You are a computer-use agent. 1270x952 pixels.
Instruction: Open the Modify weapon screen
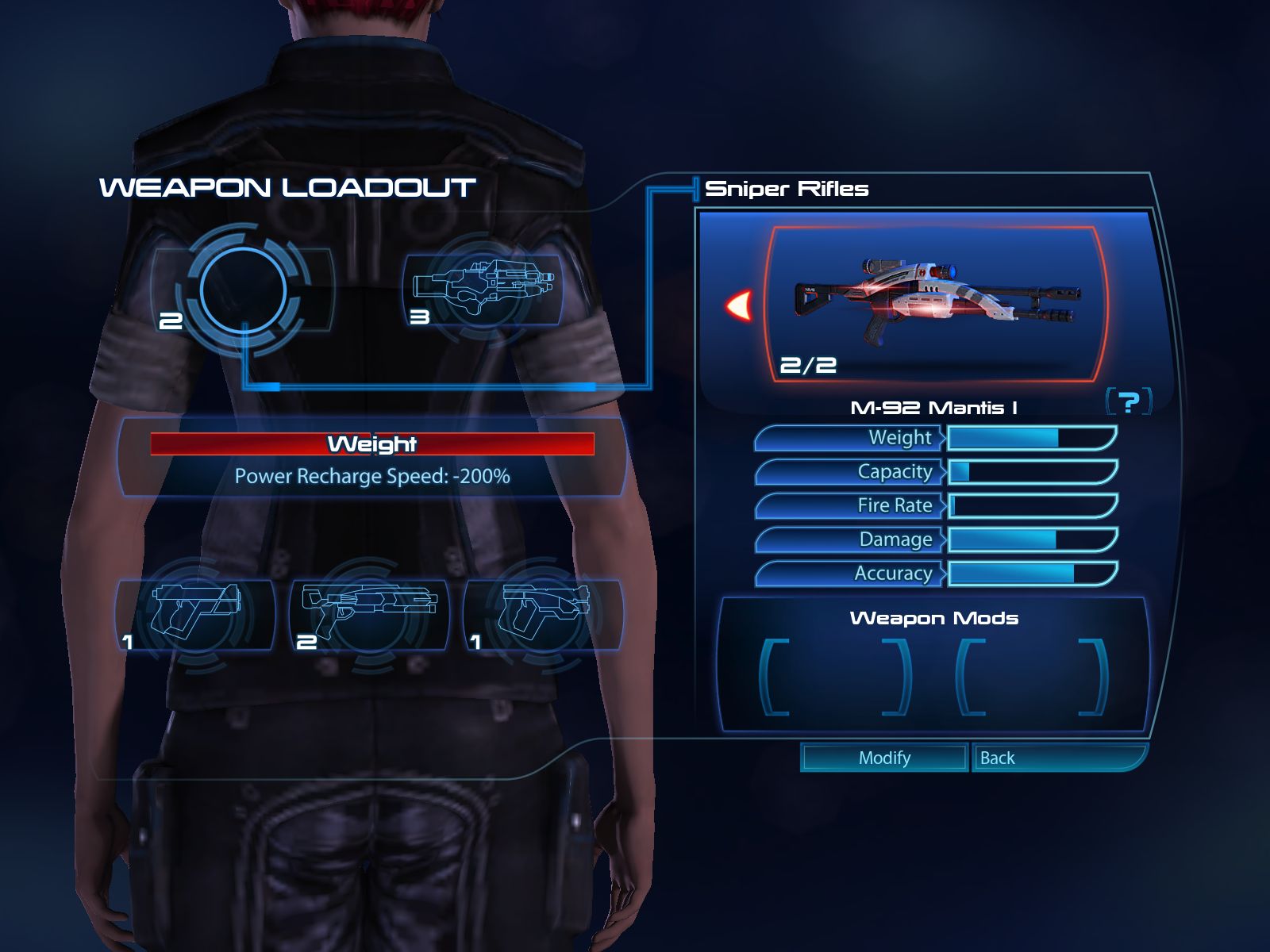[x=884, y=758]
